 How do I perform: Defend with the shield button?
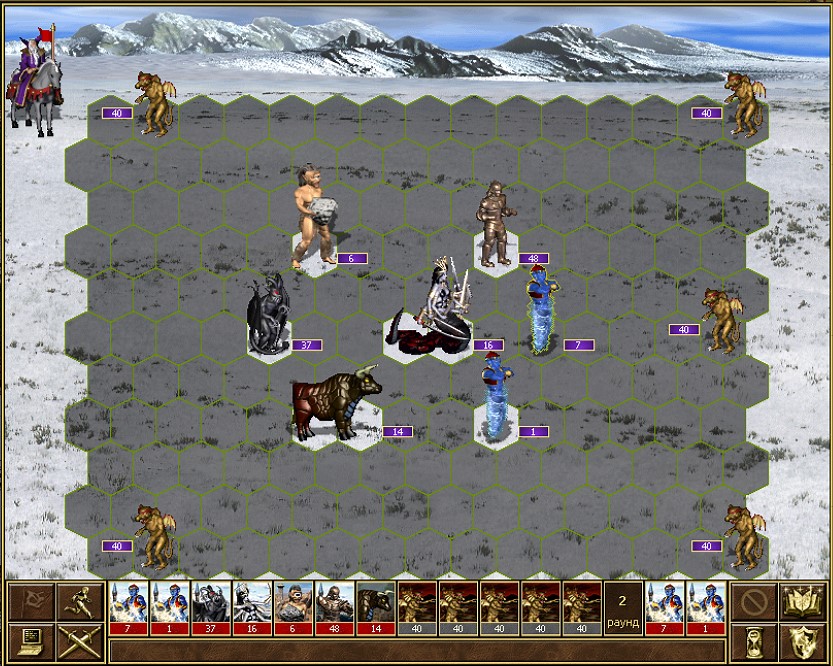point(802,640)
